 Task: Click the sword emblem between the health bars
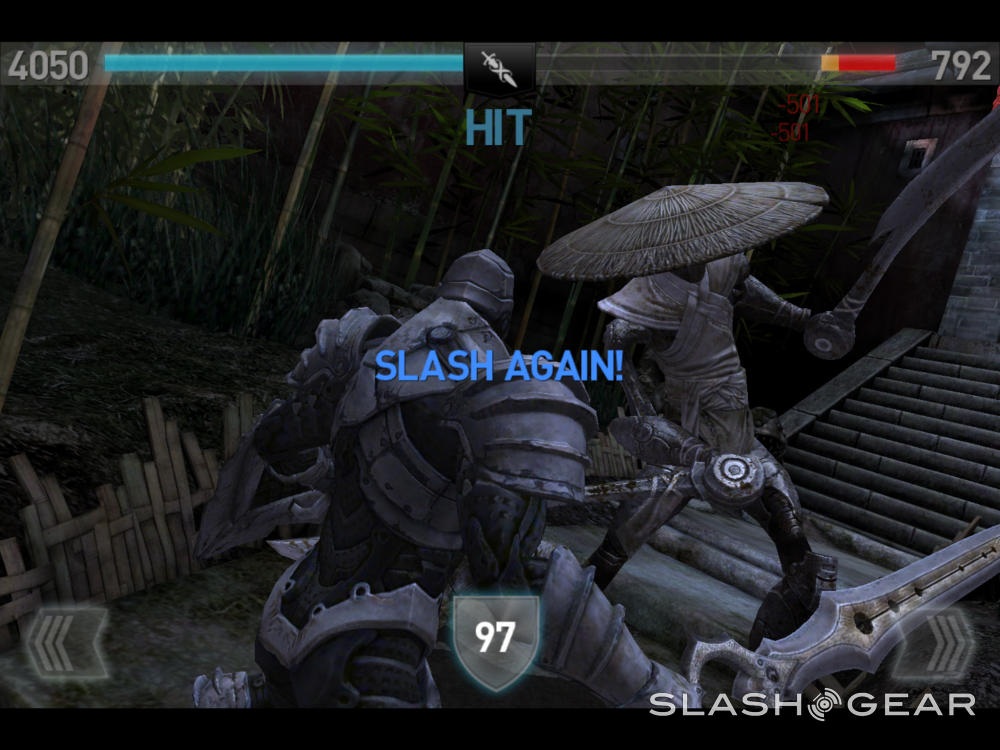(x=499, y=65)
